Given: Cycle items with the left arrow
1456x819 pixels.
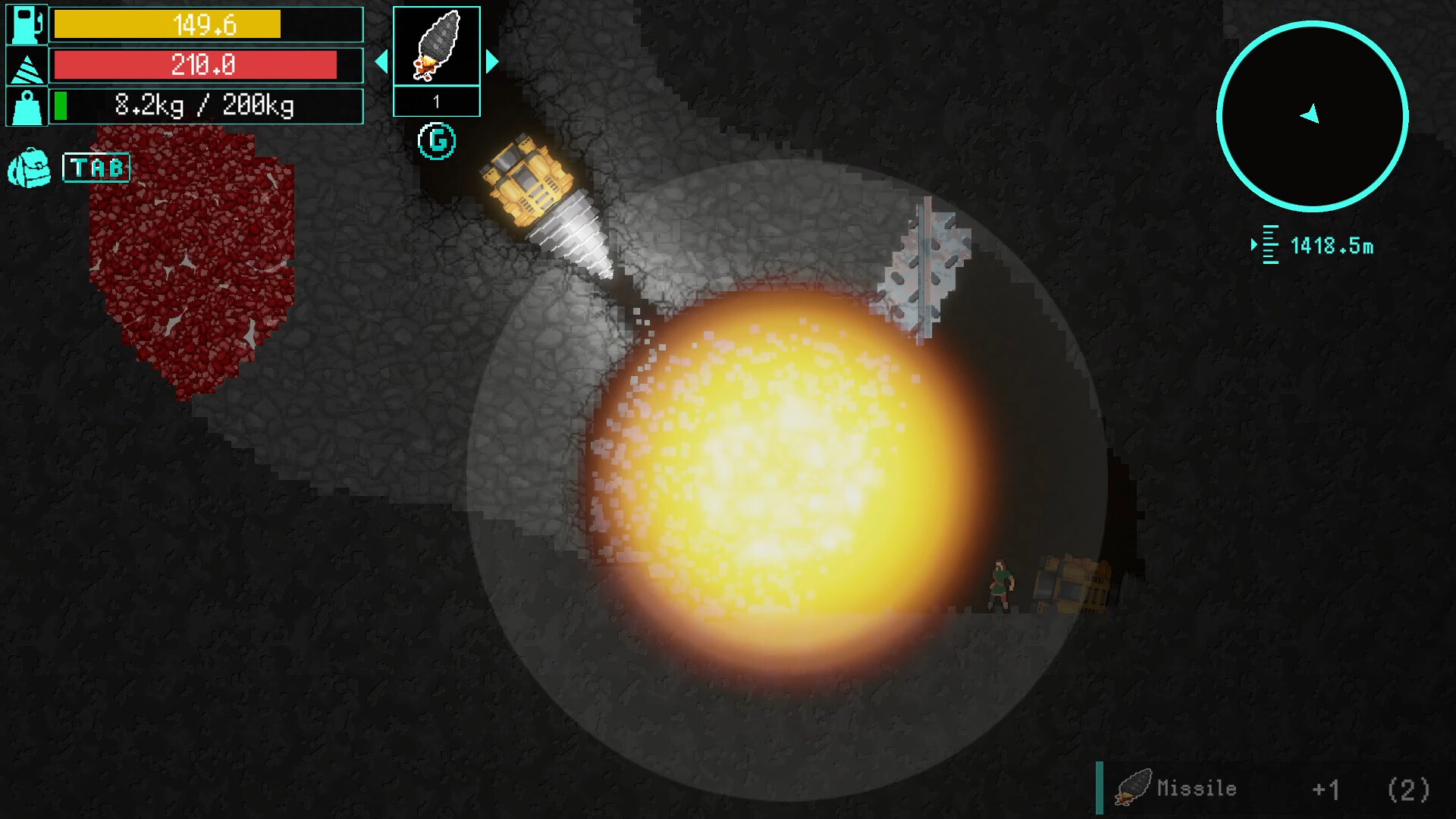Looking at the screenshot, I should (x=381, y=62).
